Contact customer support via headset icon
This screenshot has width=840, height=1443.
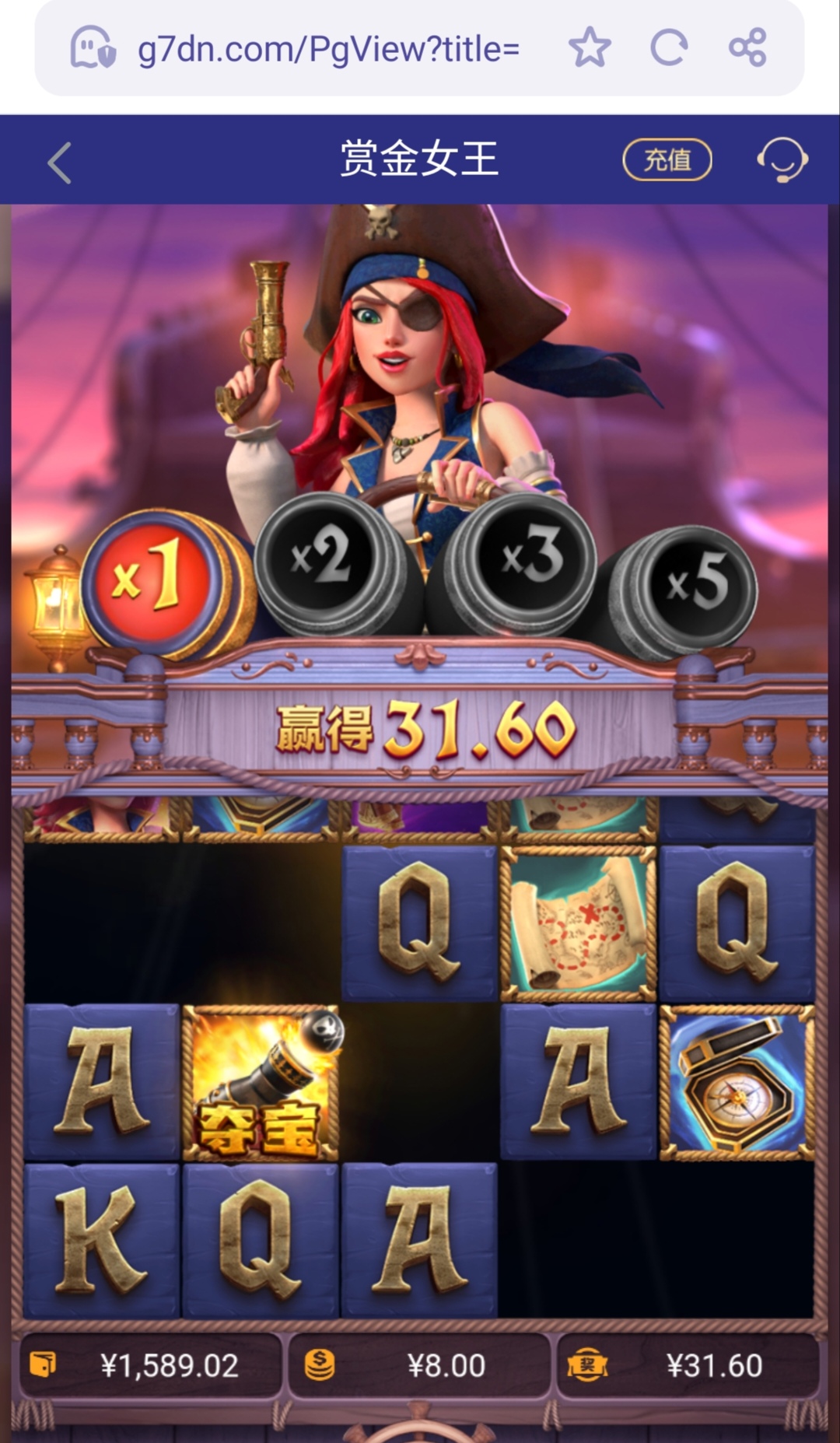(x=782, y=160)
